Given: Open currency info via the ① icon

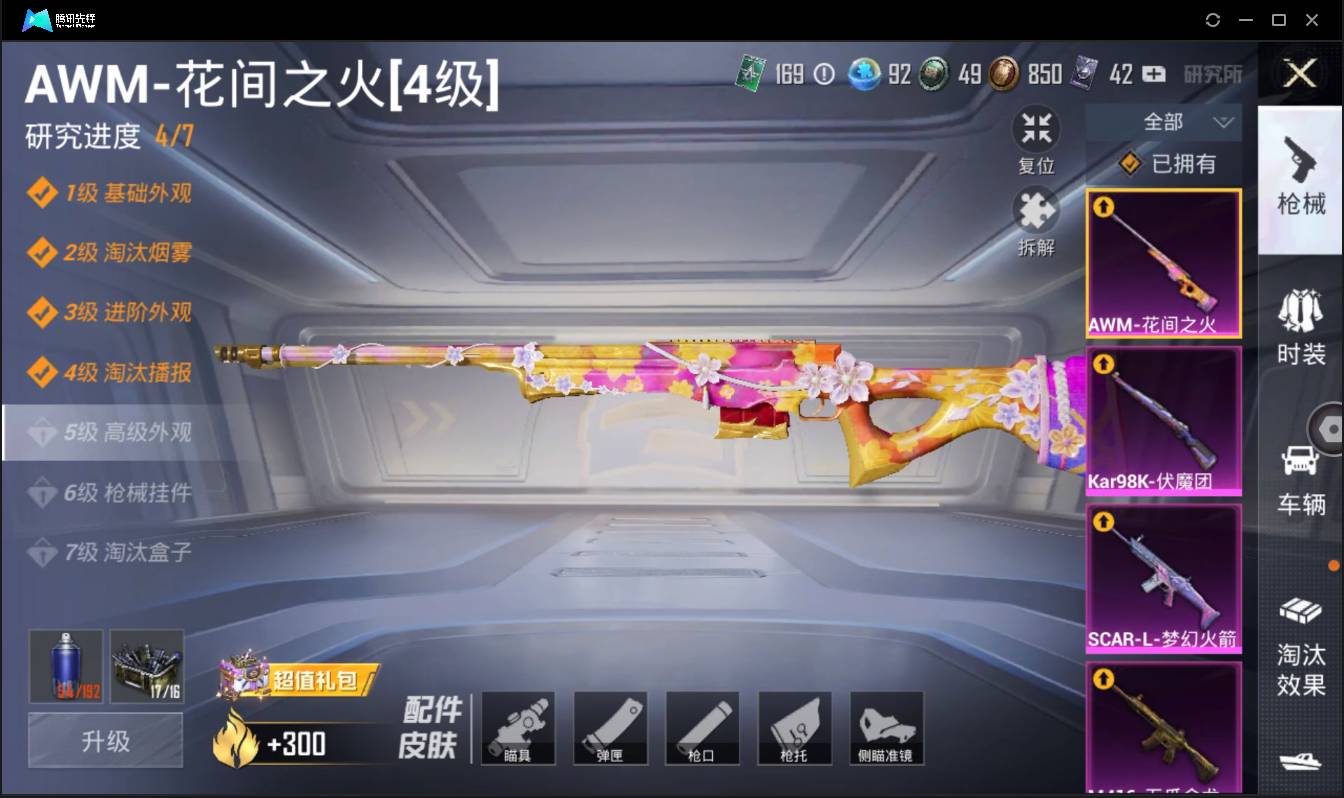Looking at the screenshot, I should click(x=822, y=74).
